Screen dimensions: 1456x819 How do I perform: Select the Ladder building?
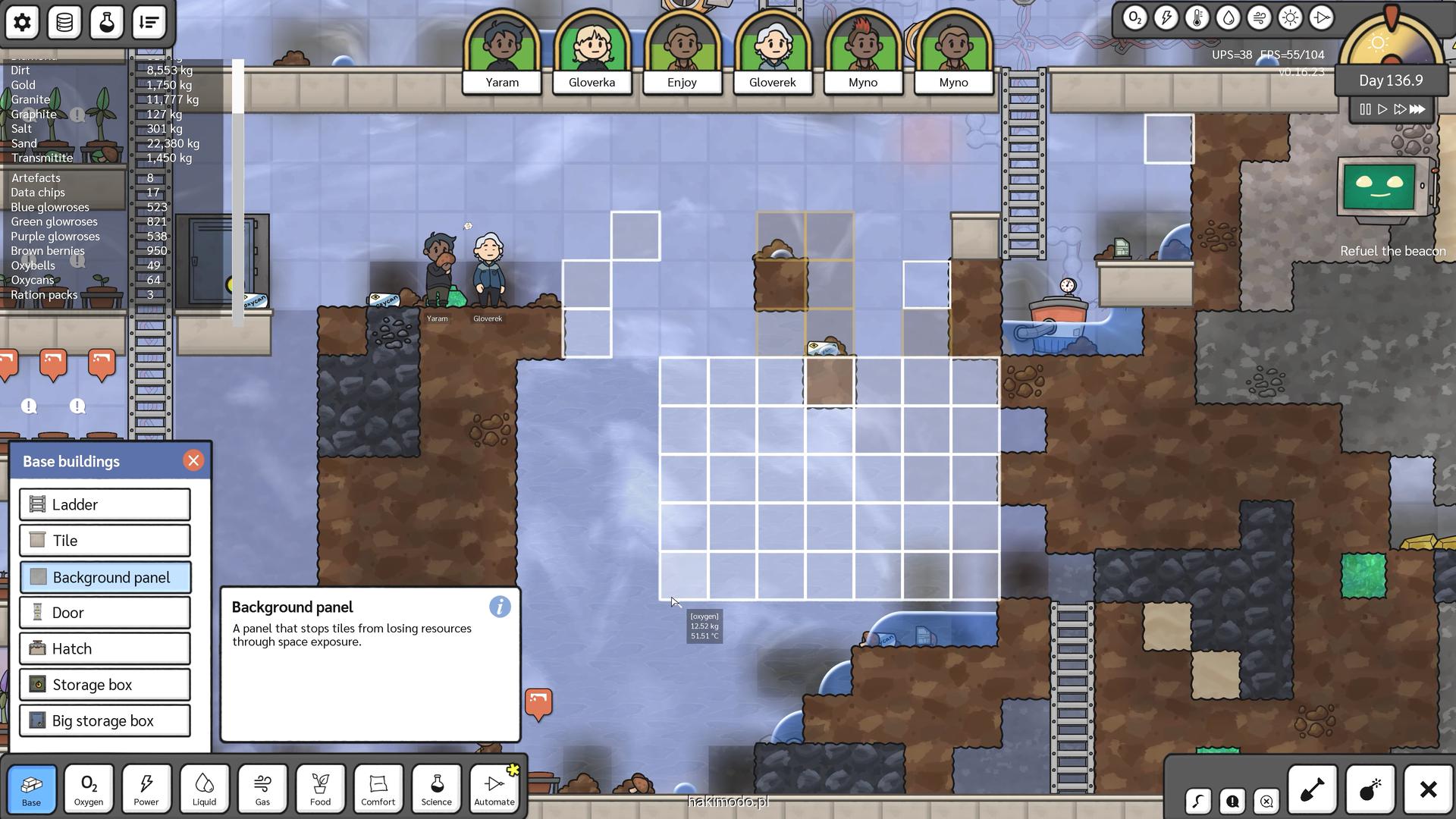(x=105, y=505)
